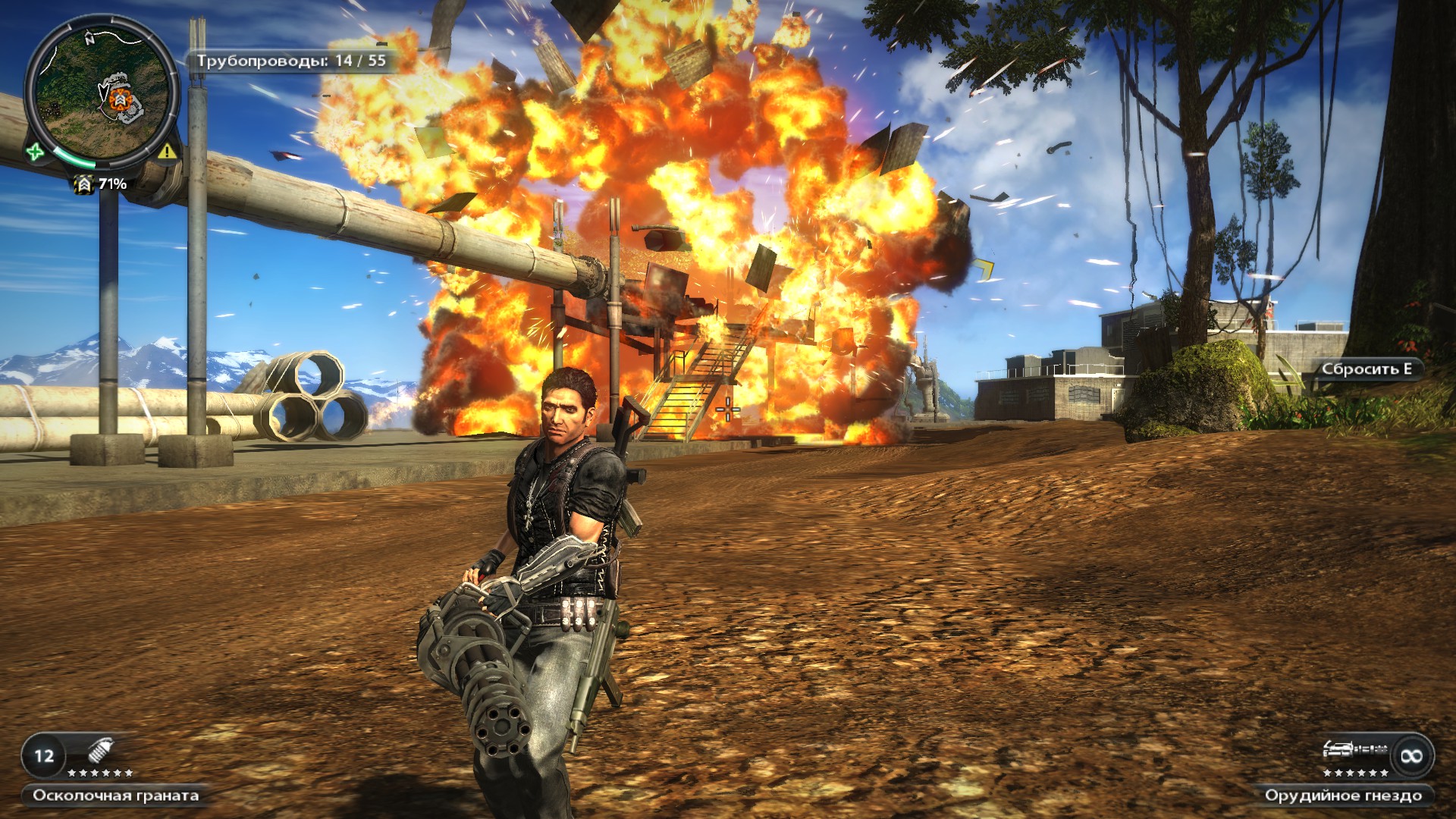The height and width of the screenshot is (819, 1456).
Task: Click the yellow warning triangle icon
Action: [x=167, y=152]
